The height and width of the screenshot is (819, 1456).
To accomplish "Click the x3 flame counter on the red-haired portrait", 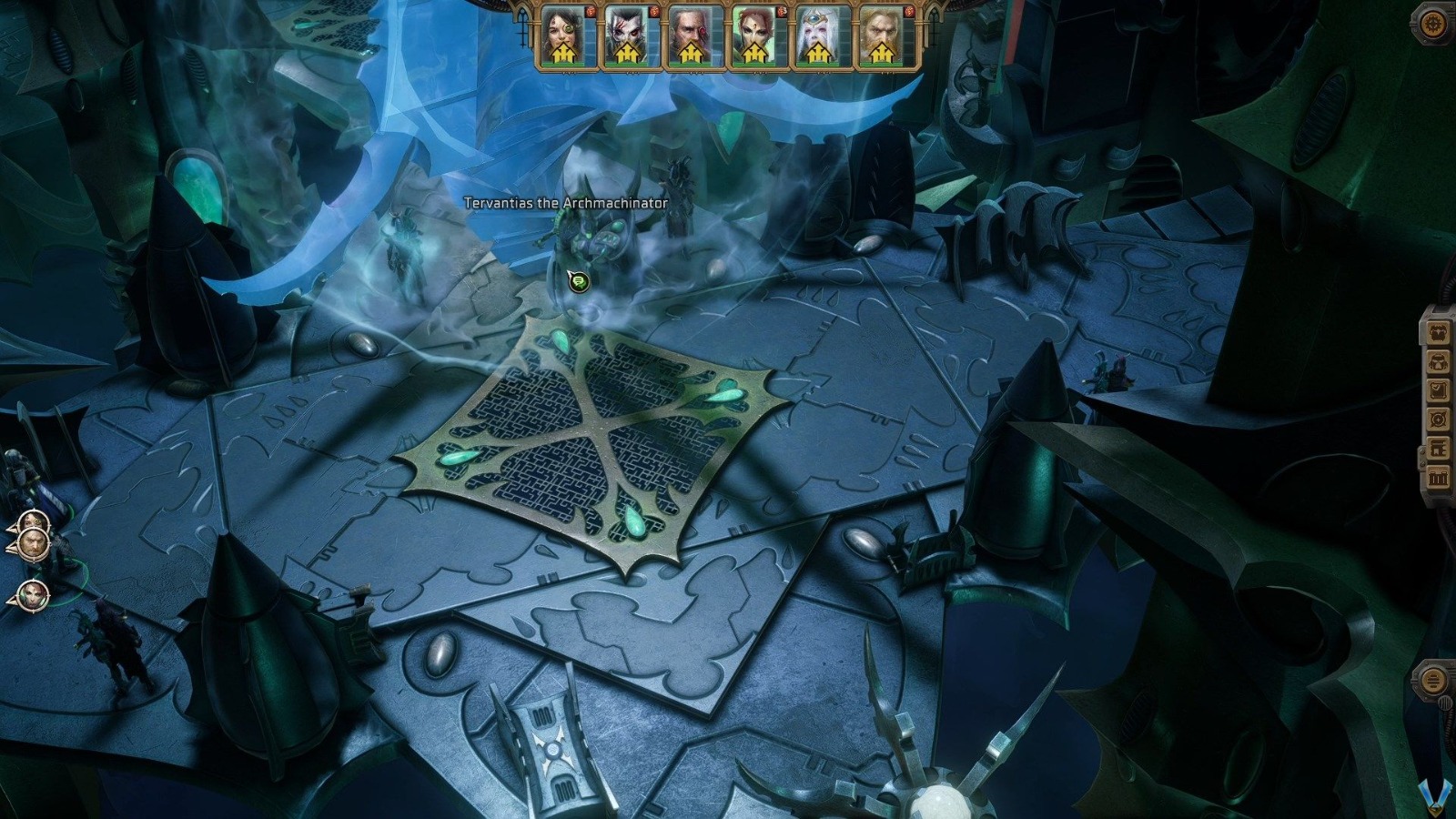I will pos(781,12).
